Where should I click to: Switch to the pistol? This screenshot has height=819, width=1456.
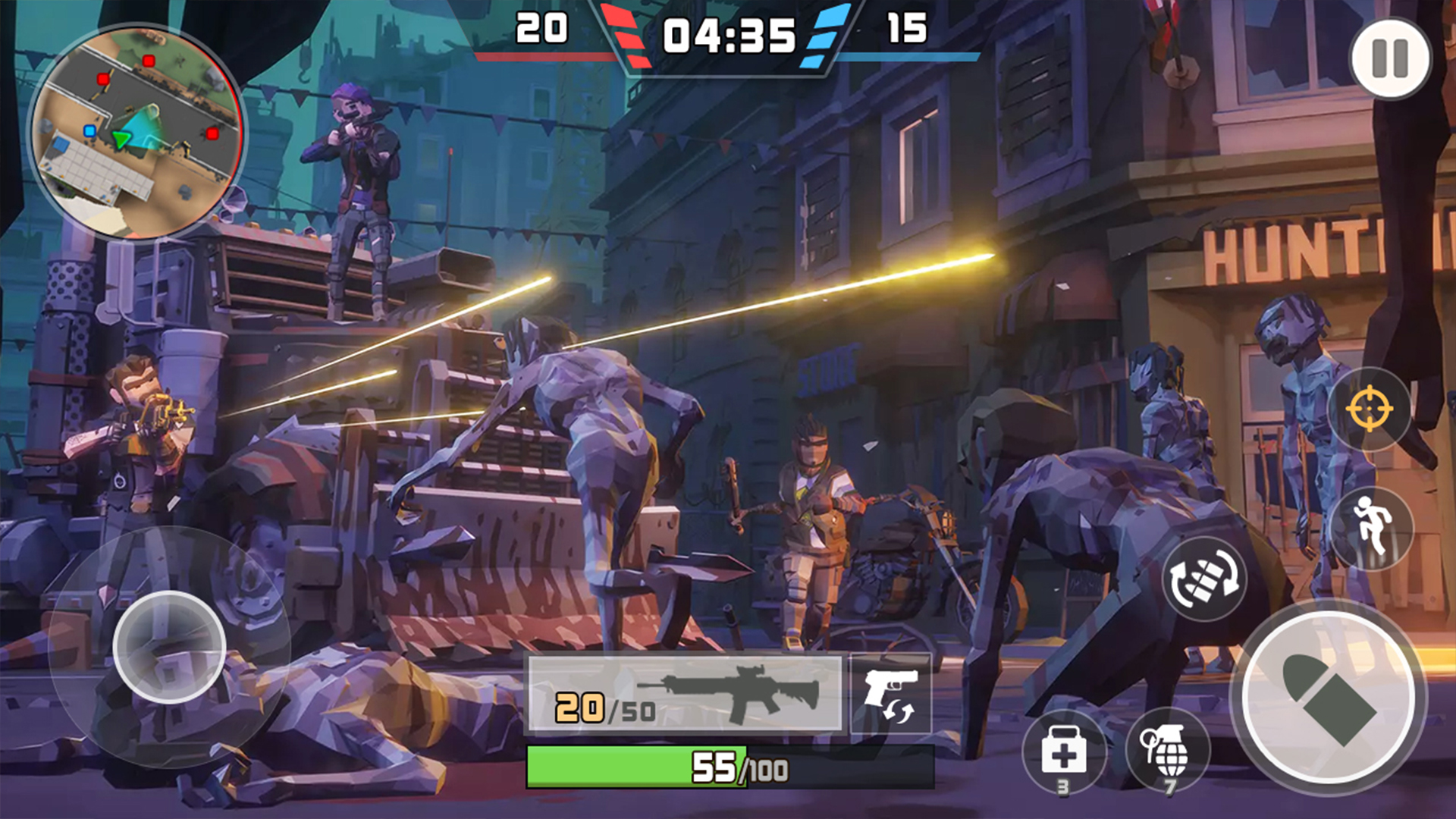pyautogui.click(x=891, y=694)
